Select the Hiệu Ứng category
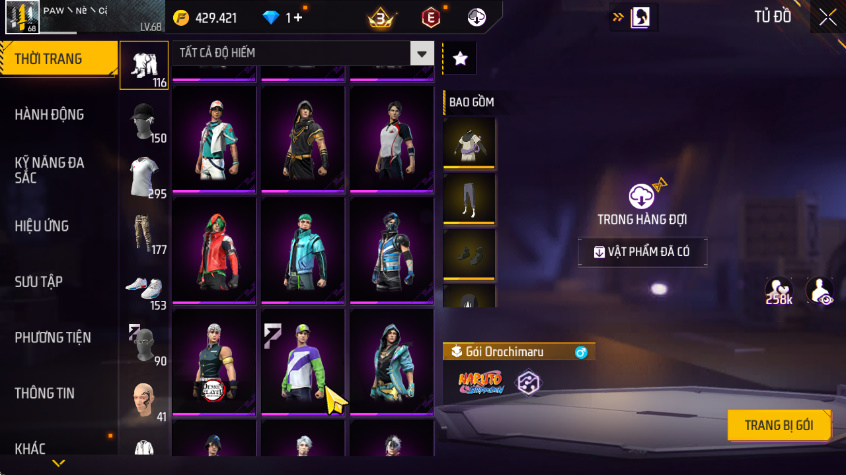The height and width of the screenshot is (475, 846). pos(42,226)
